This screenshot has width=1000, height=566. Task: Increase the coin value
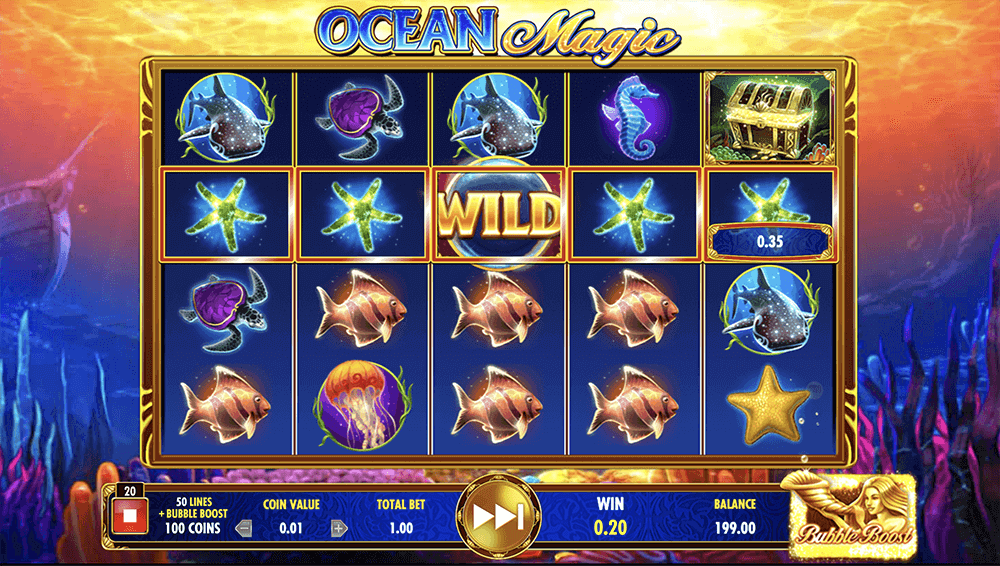pos(339,528)
